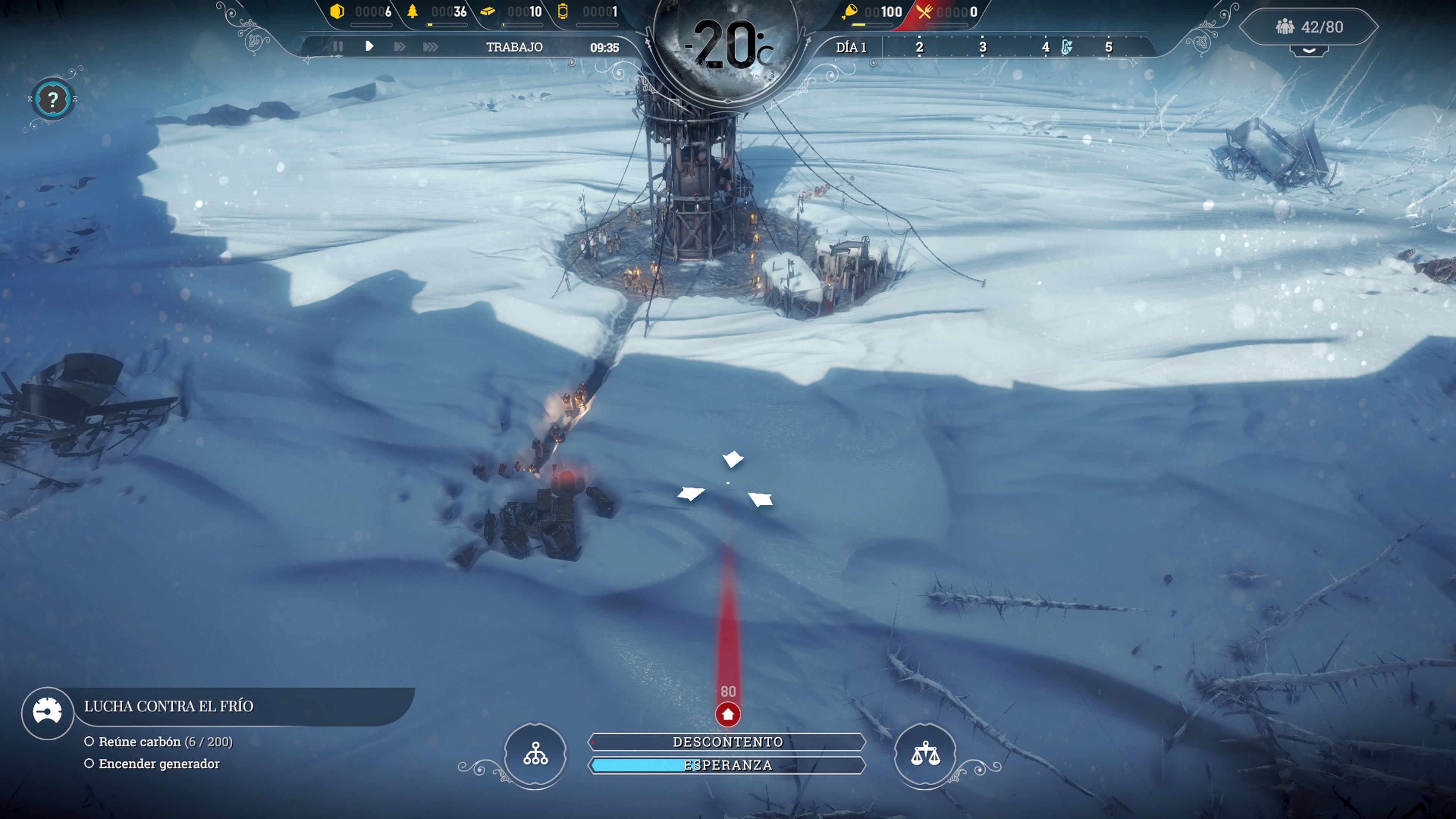Screen dimensions: 1456x819
Task: Set game speed to normal play
Action: [x=369, y=46]
